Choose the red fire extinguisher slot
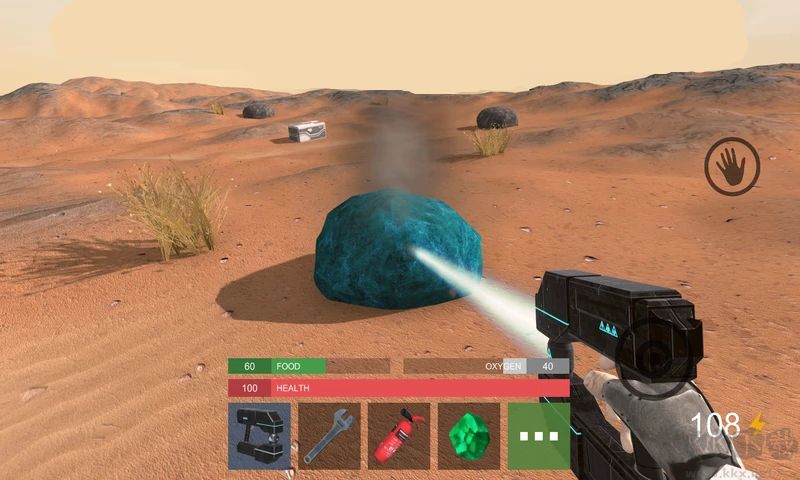The width and height of the screenshot is (800, 480). (399, 436)
